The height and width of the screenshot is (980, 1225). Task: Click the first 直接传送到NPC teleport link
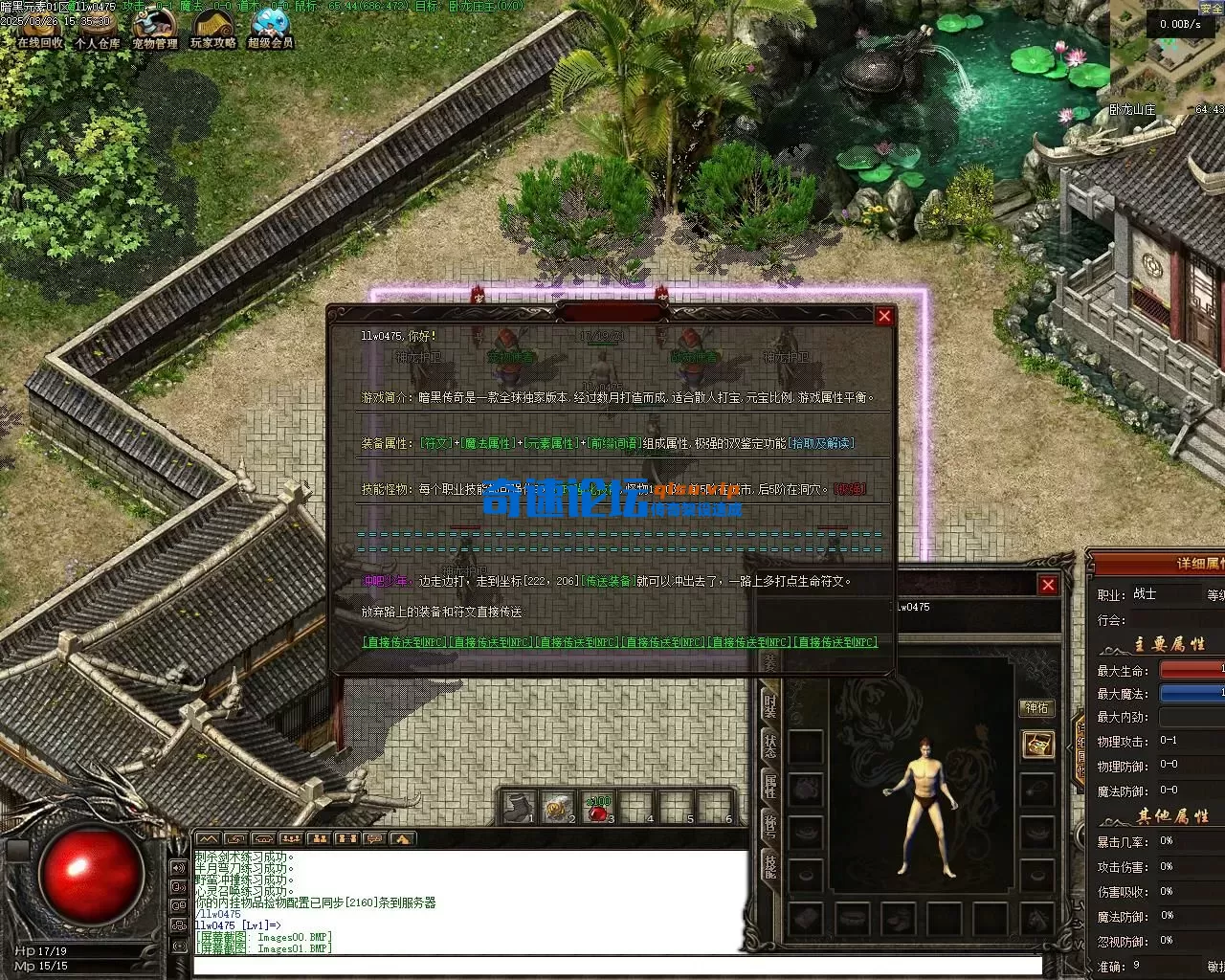coord(402,641)
